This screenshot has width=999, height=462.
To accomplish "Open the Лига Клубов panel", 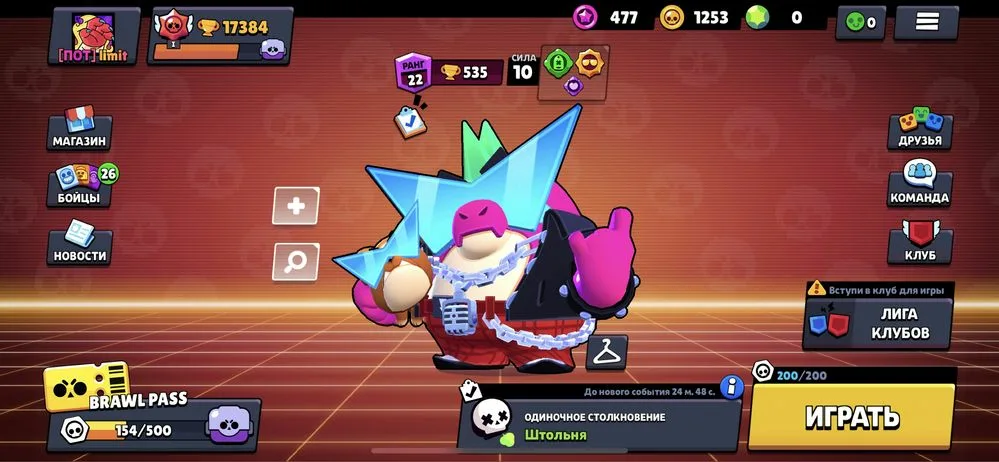I will [x=878, y=323].
